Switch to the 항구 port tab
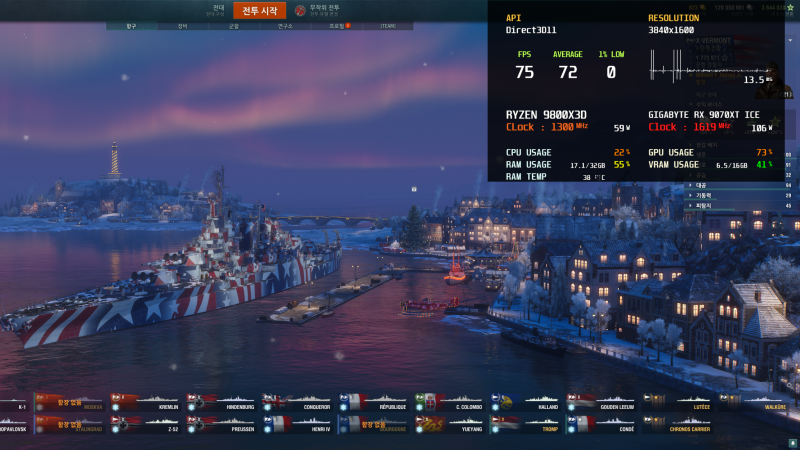The height and width of the screenshot is (450, 800). click(x=131, y=26)
